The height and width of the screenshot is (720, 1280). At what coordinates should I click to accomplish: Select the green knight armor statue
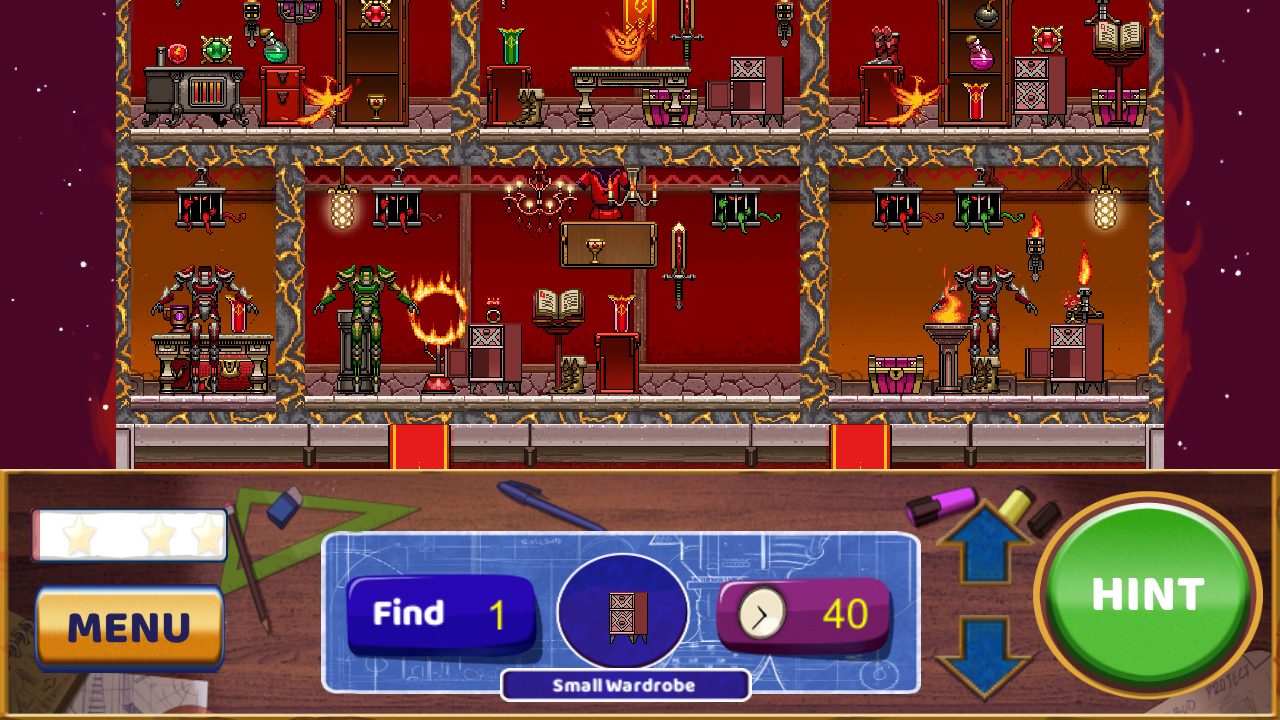click(365, 300)
